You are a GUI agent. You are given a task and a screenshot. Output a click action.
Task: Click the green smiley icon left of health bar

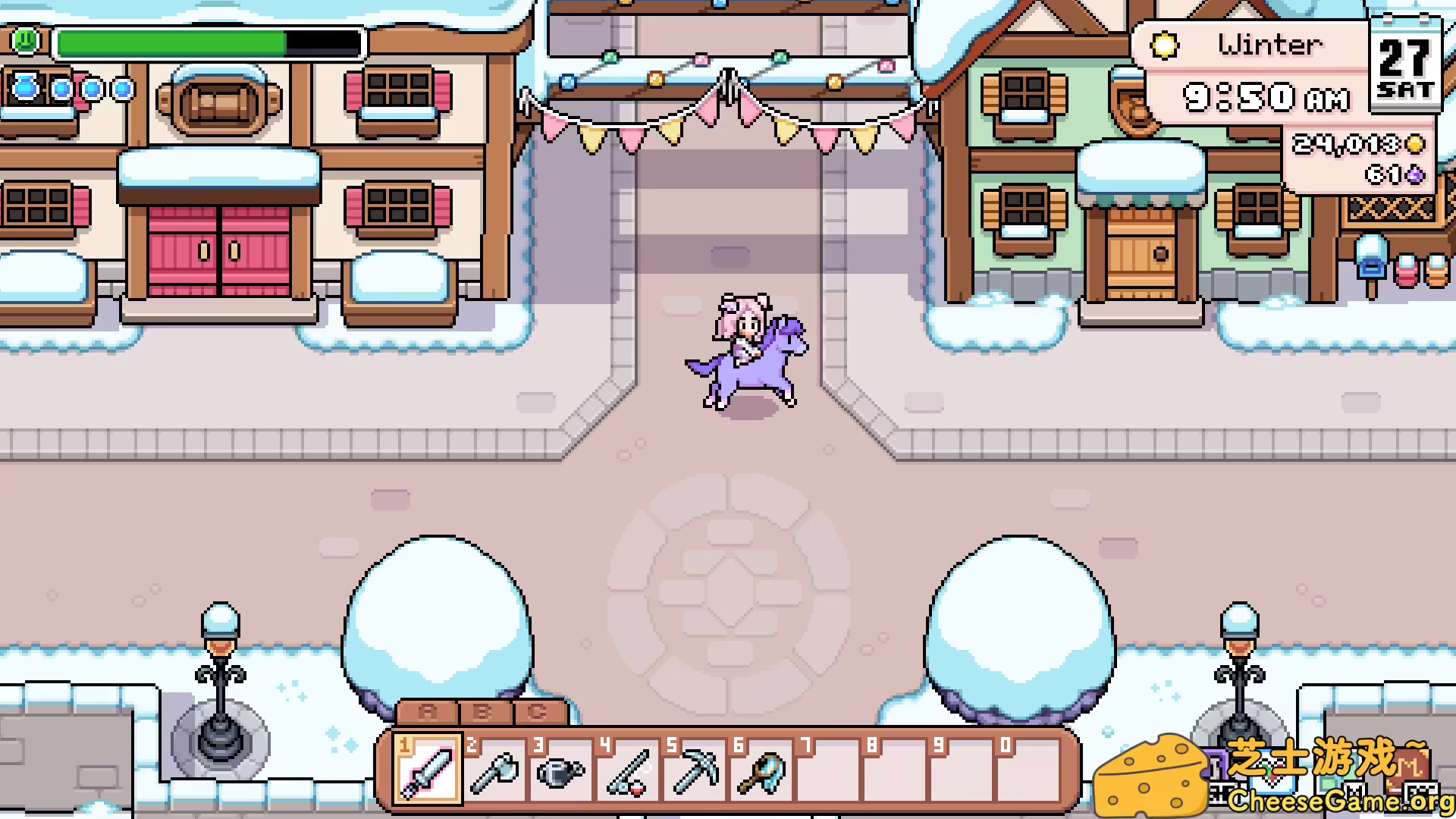point(25,42)
